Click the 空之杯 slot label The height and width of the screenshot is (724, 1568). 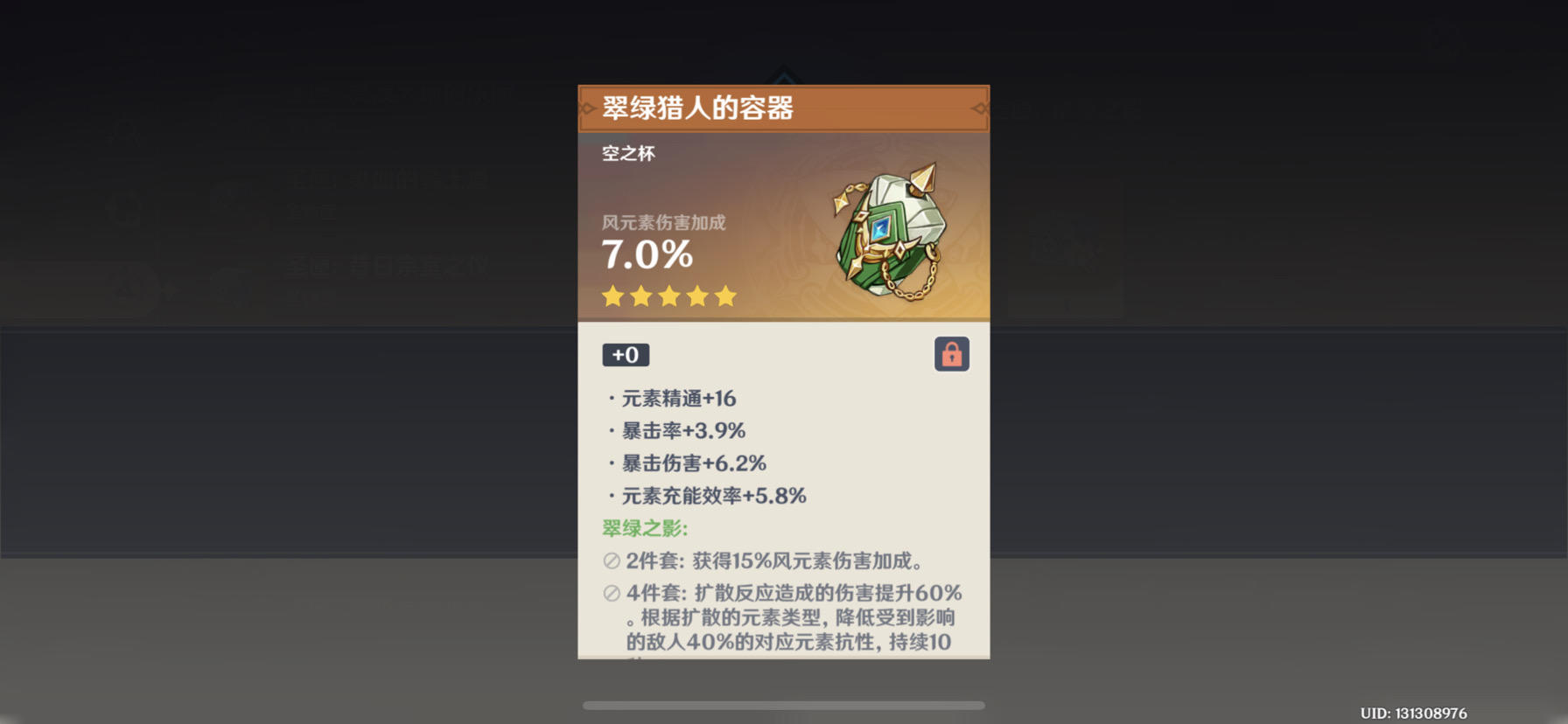click(628, 154)
